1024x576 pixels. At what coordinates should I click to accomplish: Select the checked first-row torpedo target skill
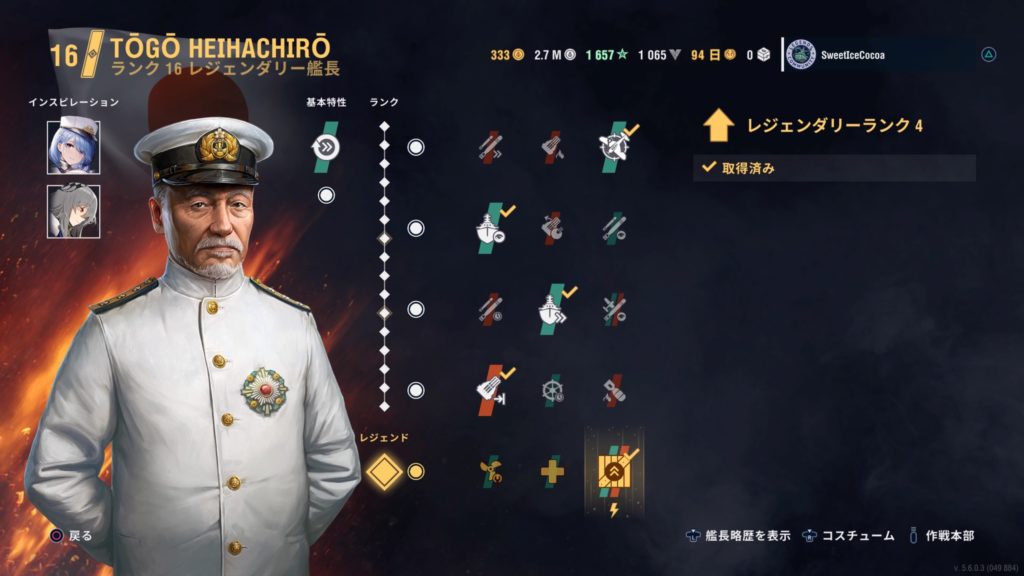click(x=617, y=147)
